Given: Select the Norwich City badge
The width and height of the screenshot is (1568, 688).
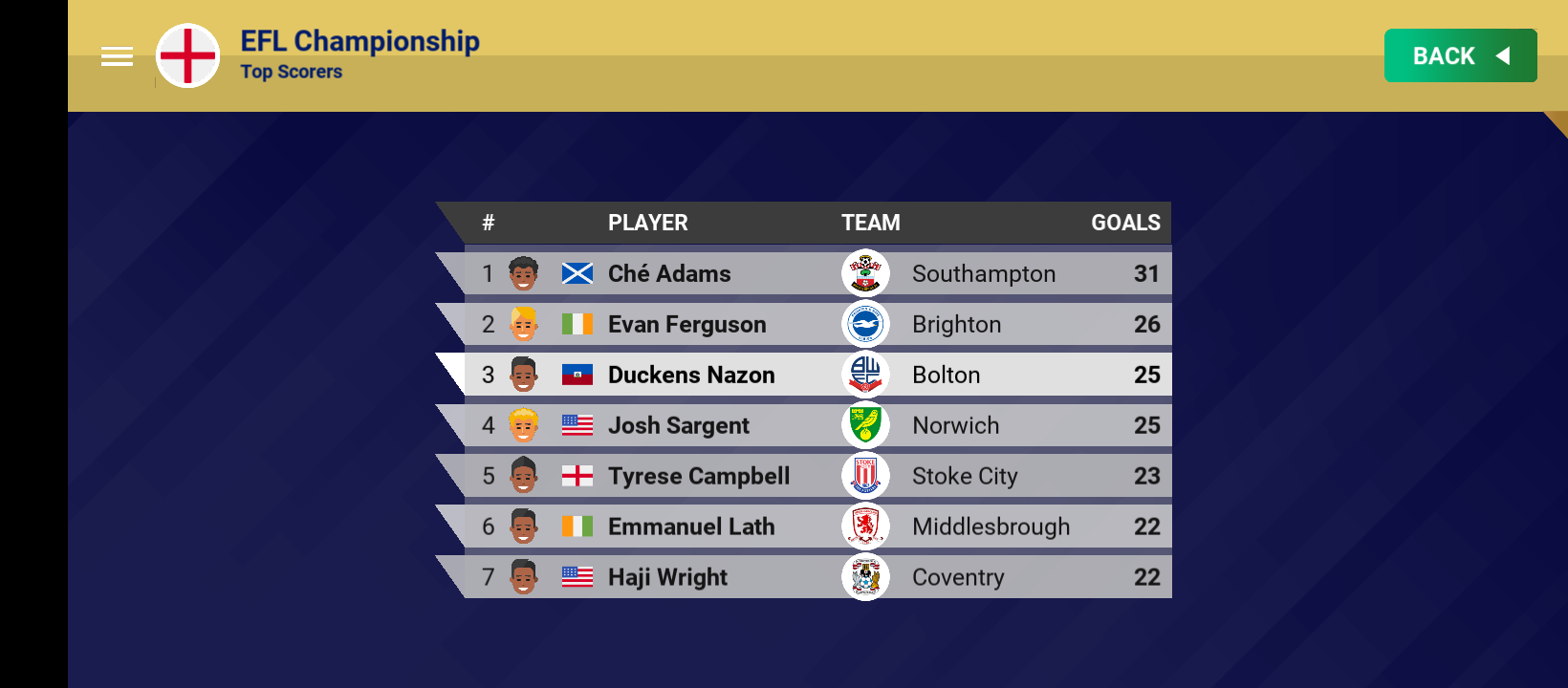Looking at the screenshot, I should [865, 425].
